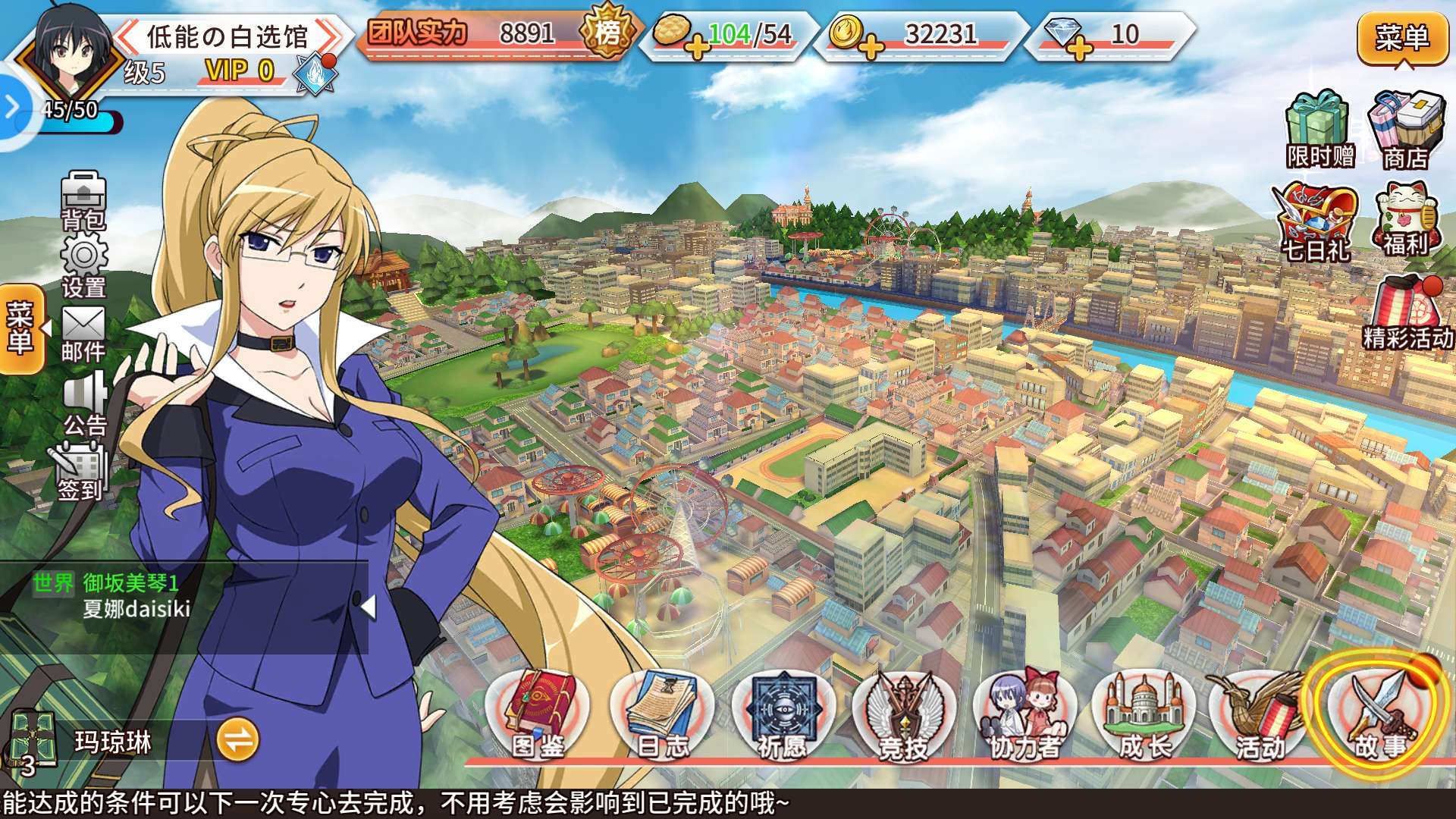The image size is (1456, 819).
Task: Click the top-right 菜单 menu button
Action: [1402, 38]
